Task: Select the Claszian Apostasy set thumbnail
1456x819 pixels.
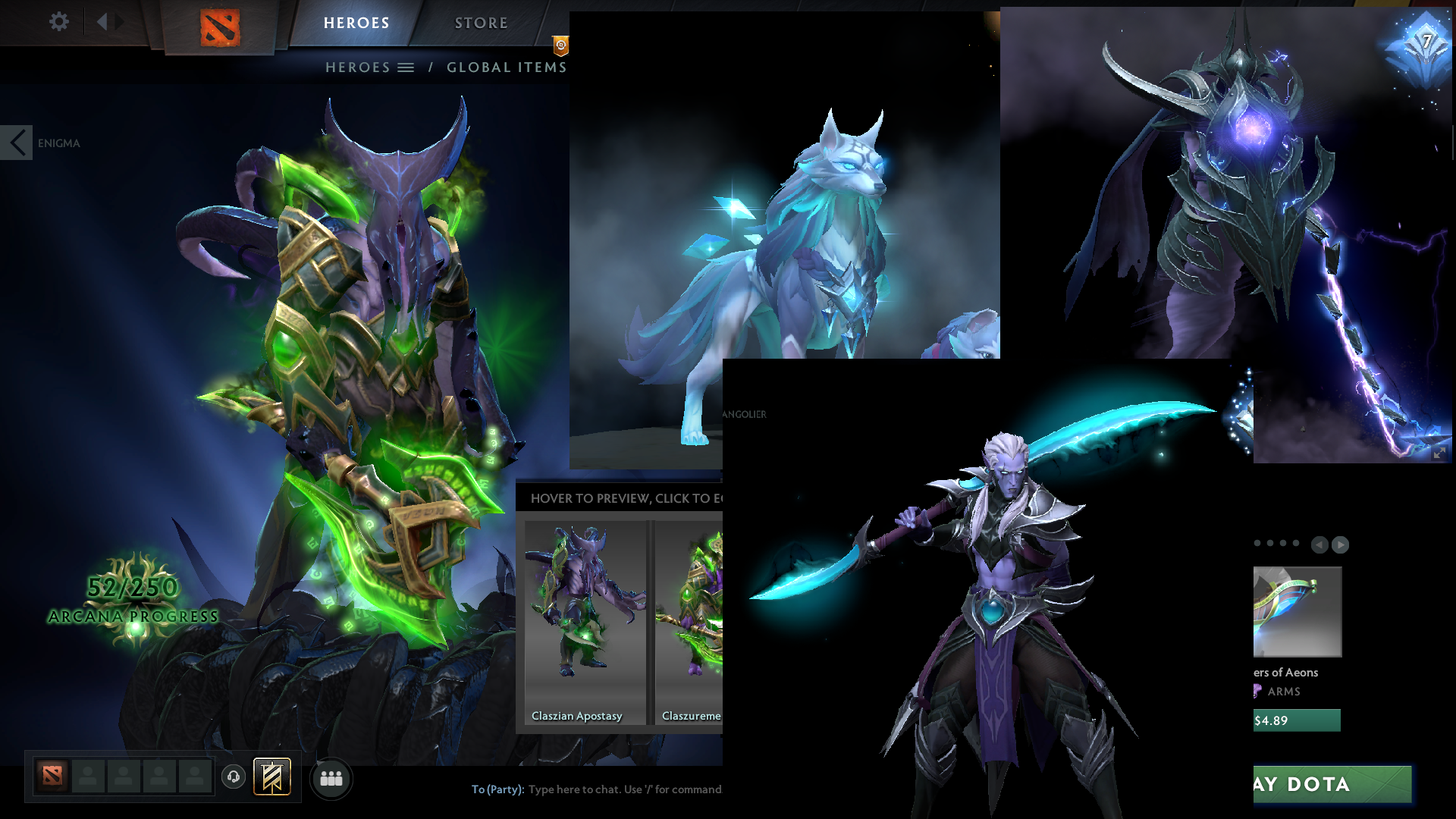Action: (x=584, y=614)
